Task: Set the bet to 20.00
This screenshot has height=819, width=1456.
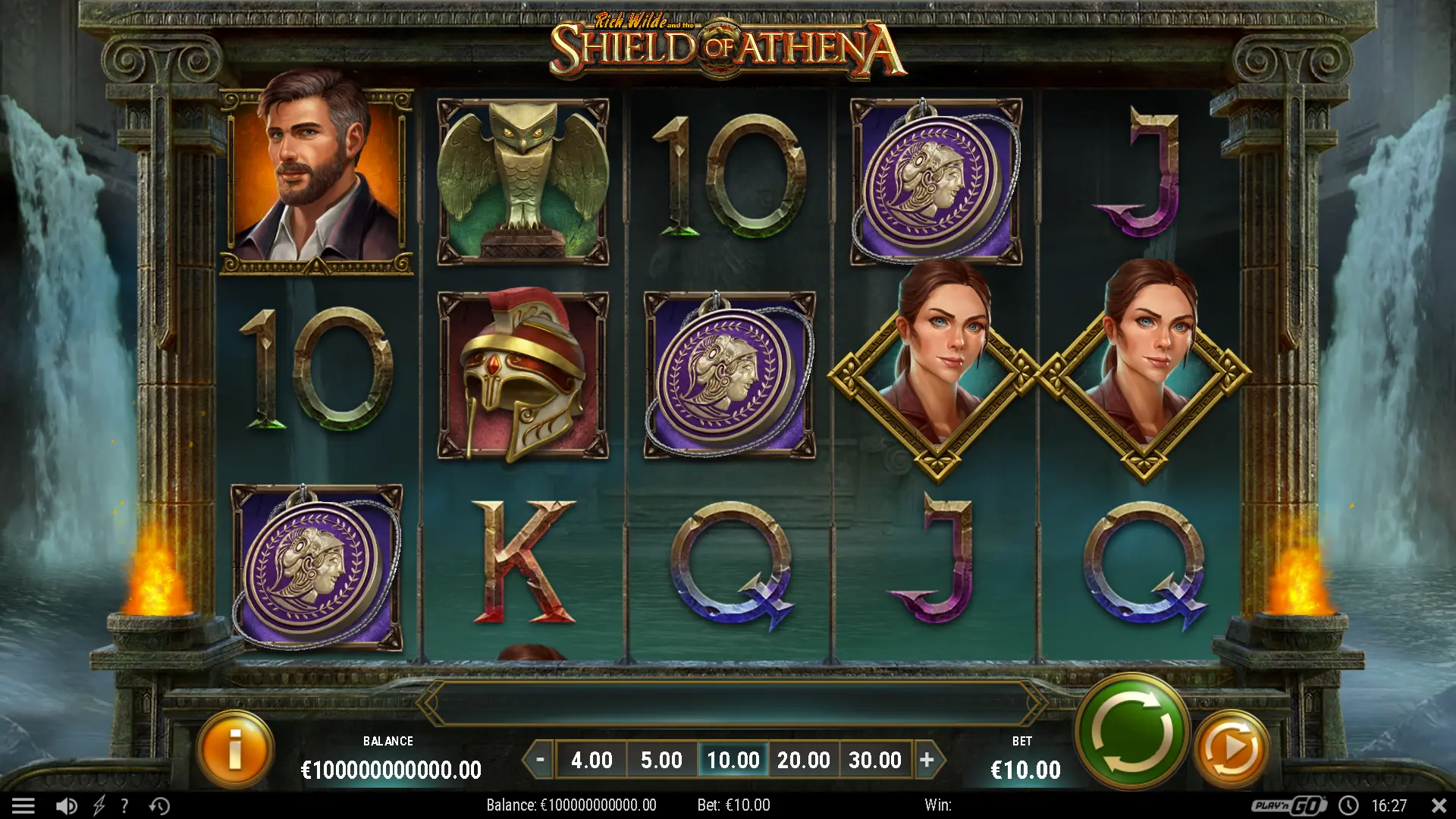Action: pos(803,759)
